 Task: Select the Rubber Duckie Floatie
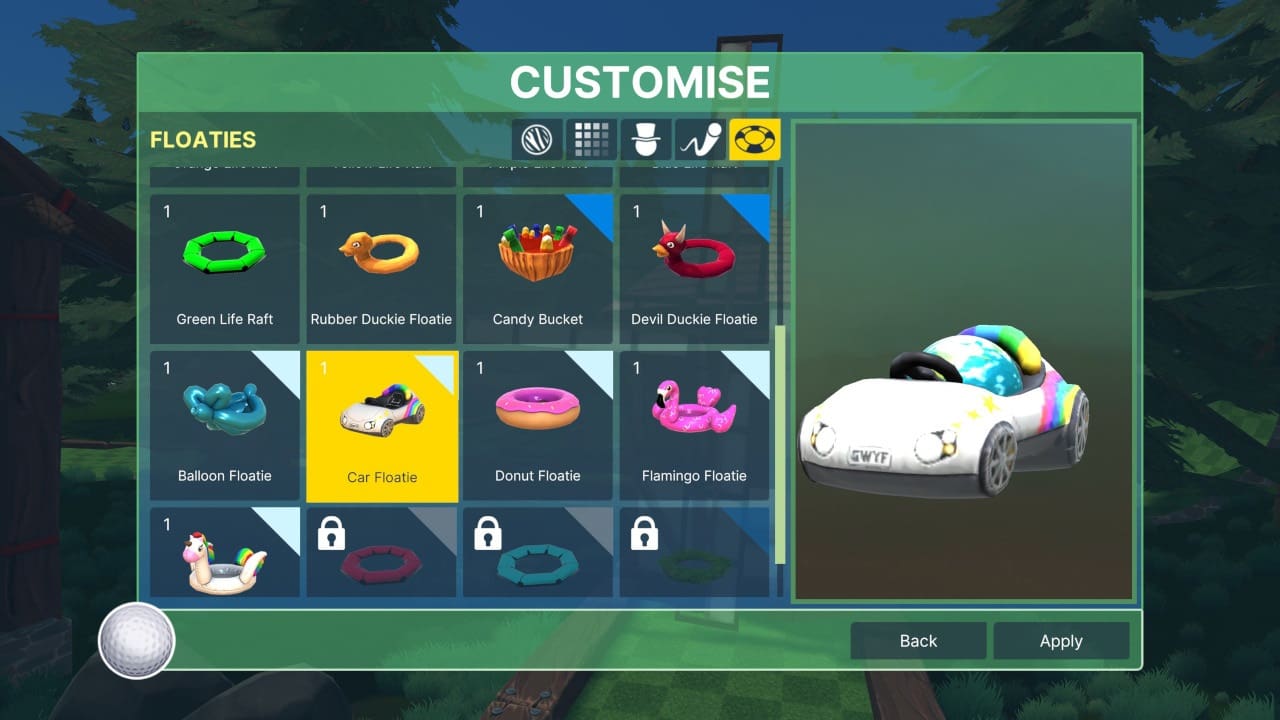(381, 260)
